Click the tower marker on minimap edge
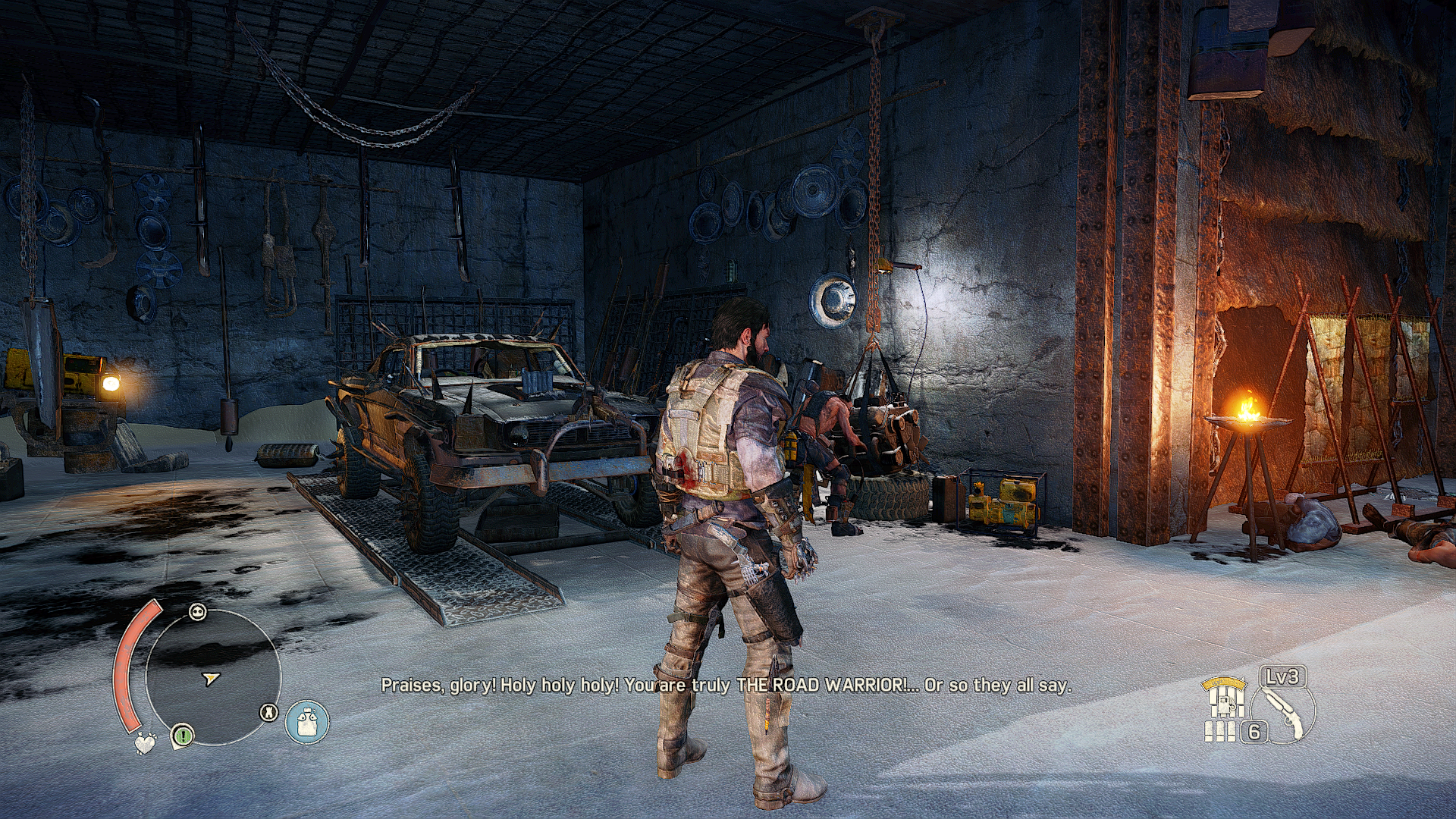 [x=268, y=712]
